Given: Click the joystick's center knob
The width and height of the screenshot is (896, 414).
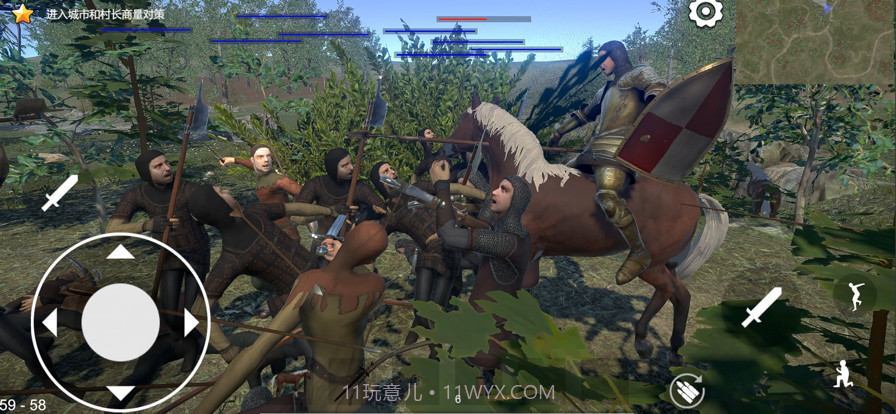Looking at the screenshot, I should 120,322.
